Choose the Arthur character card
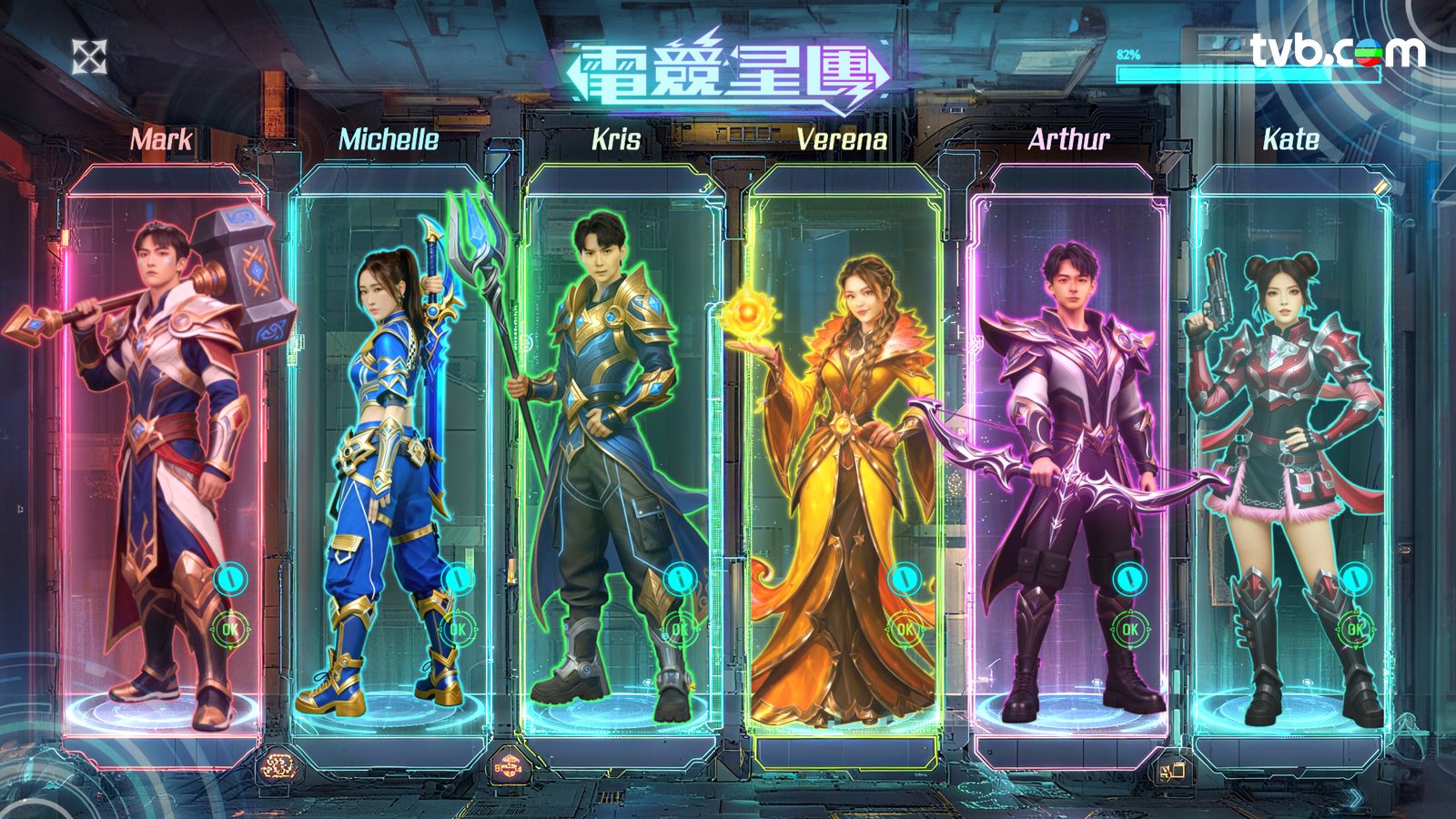Screen dimensions: 1456x819 point(1069,437)
